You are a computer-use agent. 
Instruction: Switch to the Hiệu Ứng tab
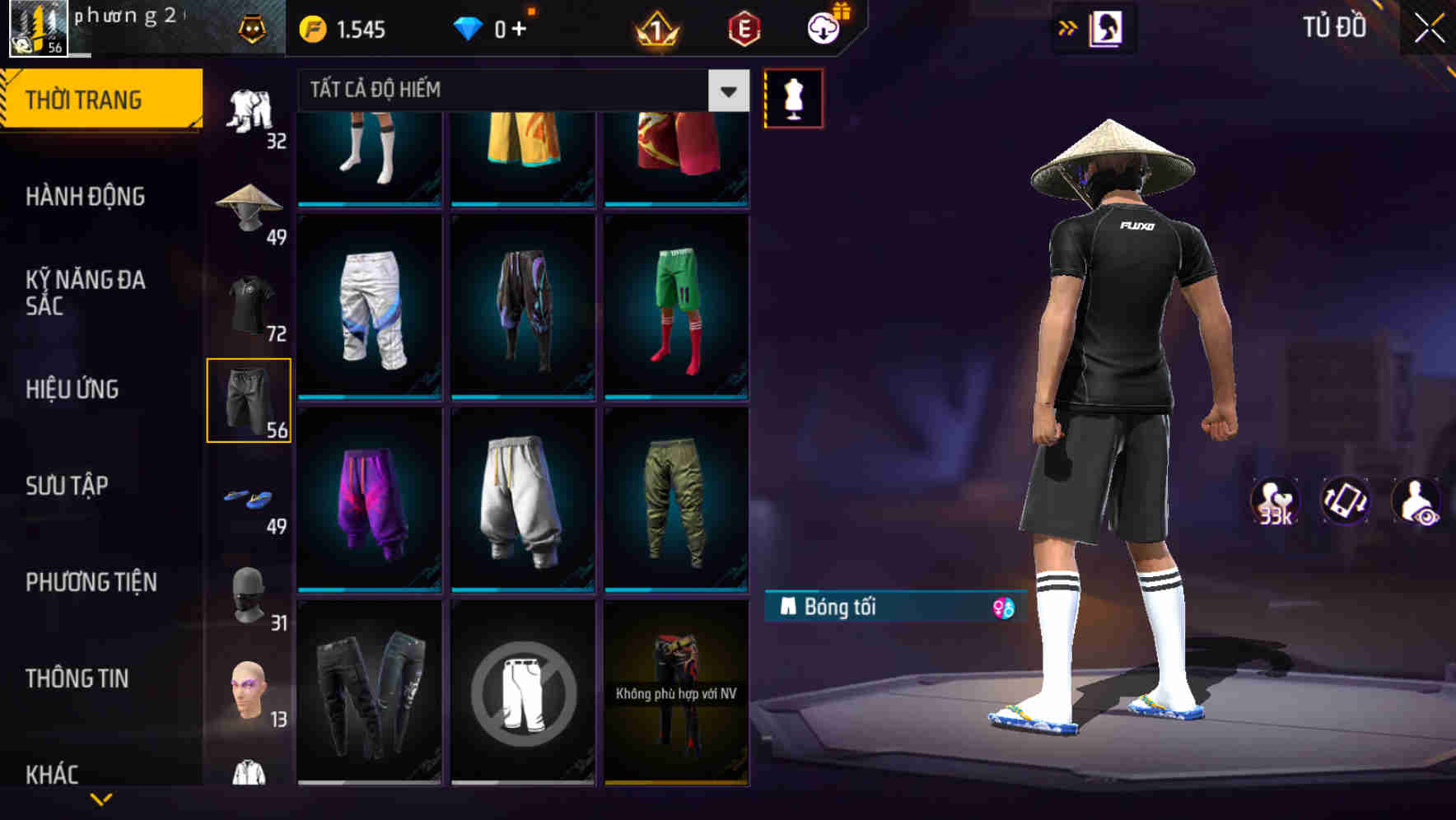pyautogui.click(x=72, y=389)
